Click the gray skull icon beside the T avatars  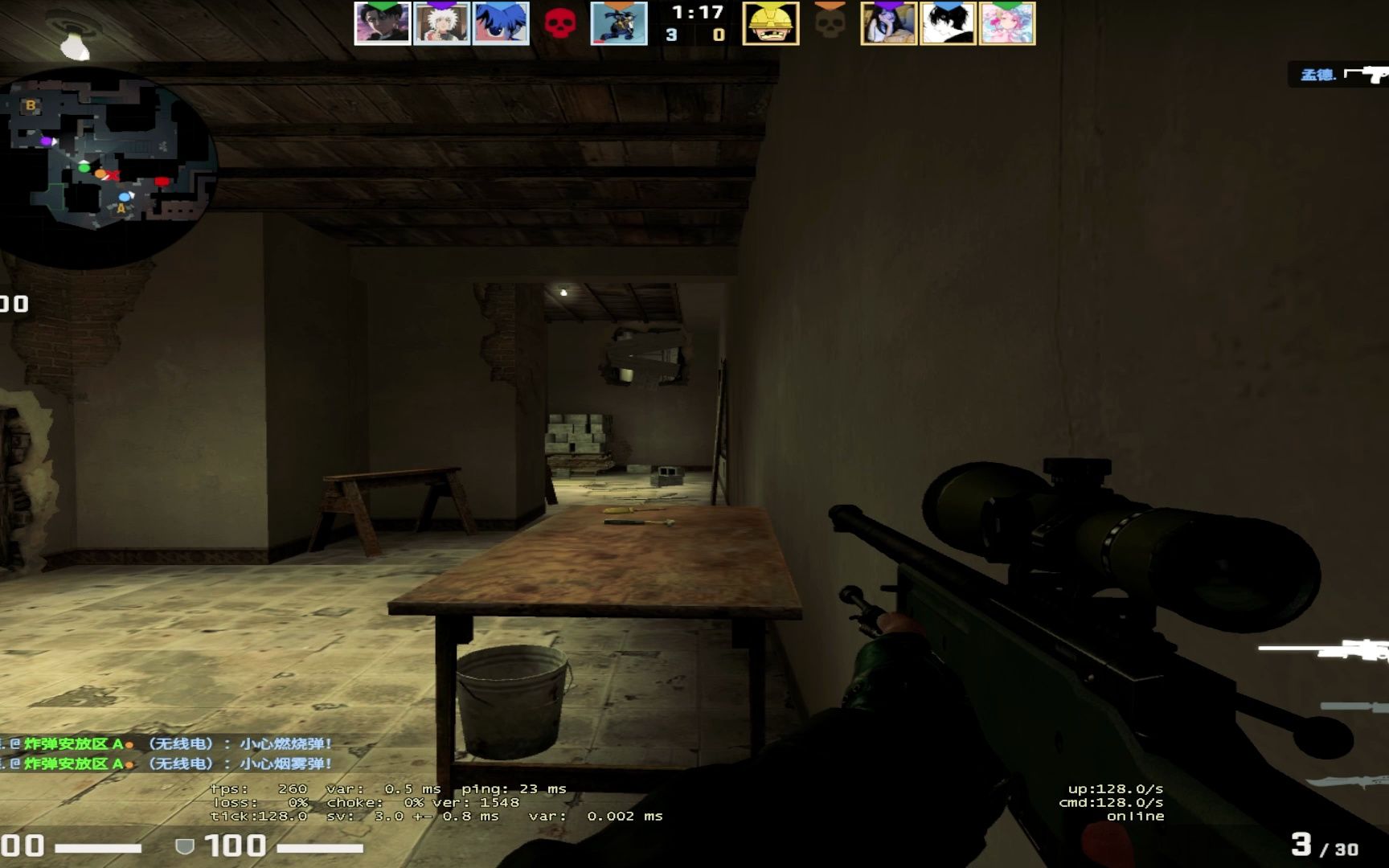tap(830, 24)
